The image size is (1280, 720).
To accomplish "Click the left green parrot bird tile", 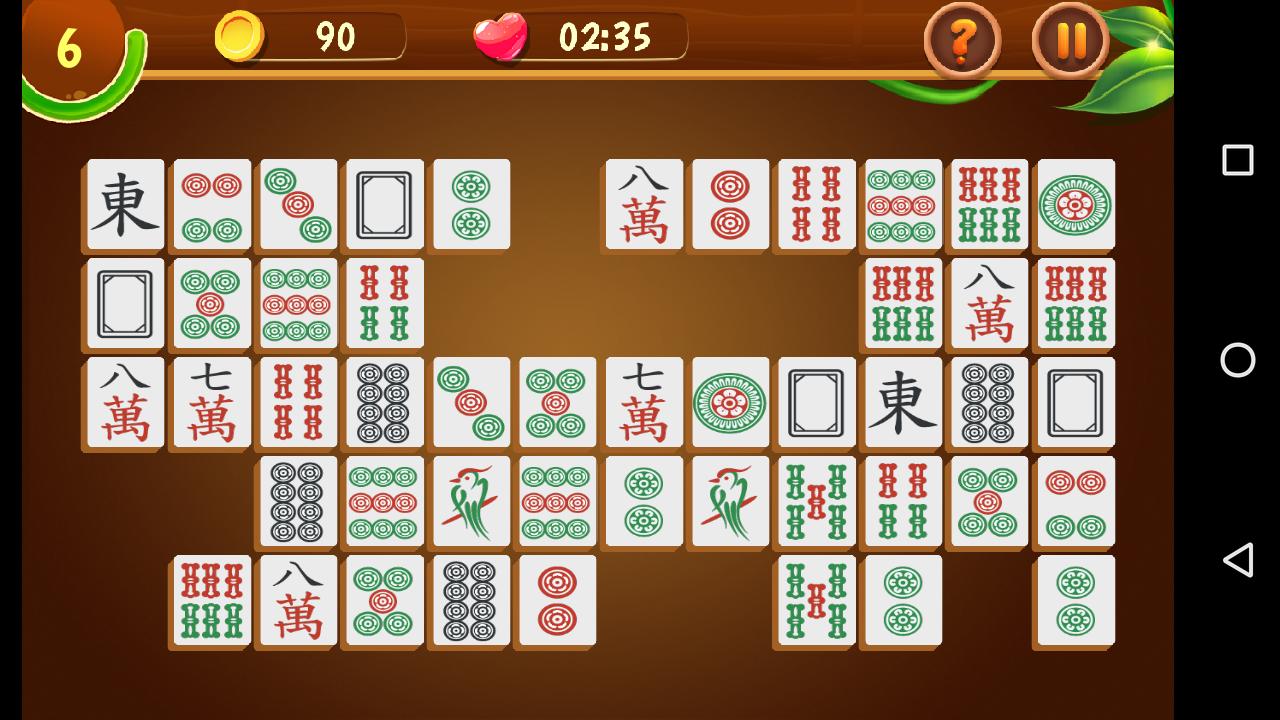I will click(x=470, y=501).
